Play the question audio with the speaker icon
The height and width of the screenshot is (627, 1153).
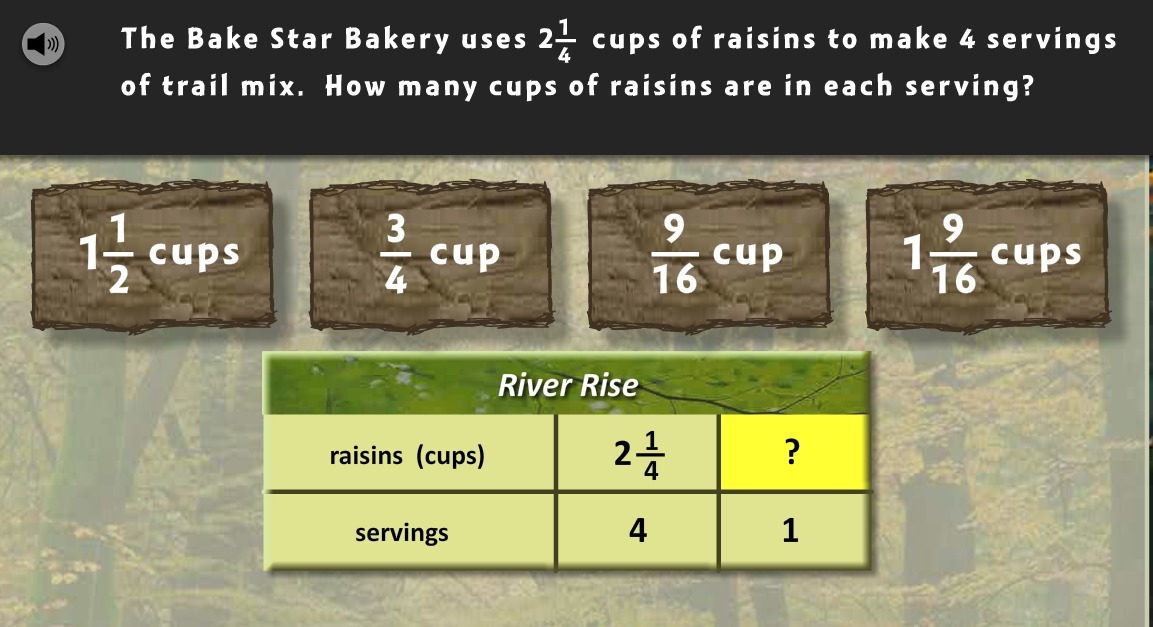pos(43,44)
